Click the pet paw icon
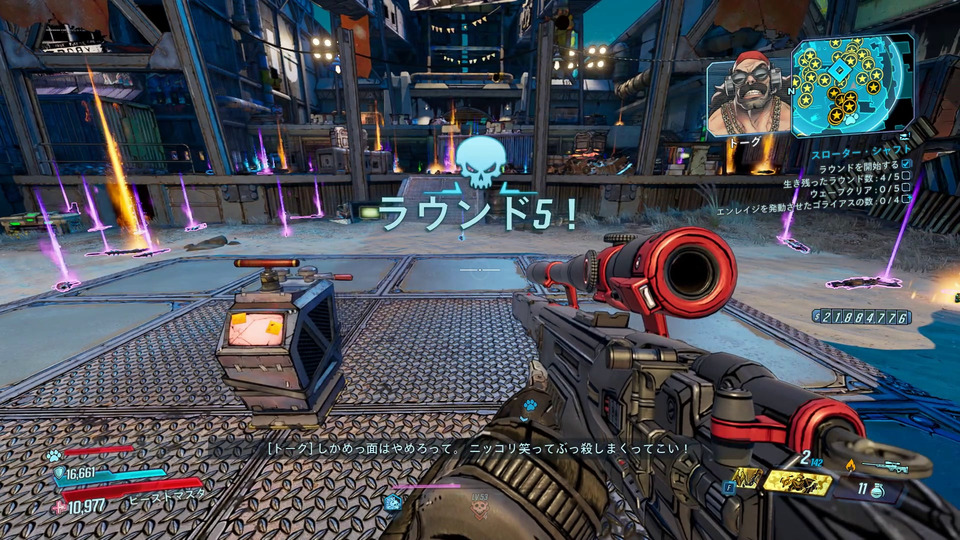 click(52, 455)
